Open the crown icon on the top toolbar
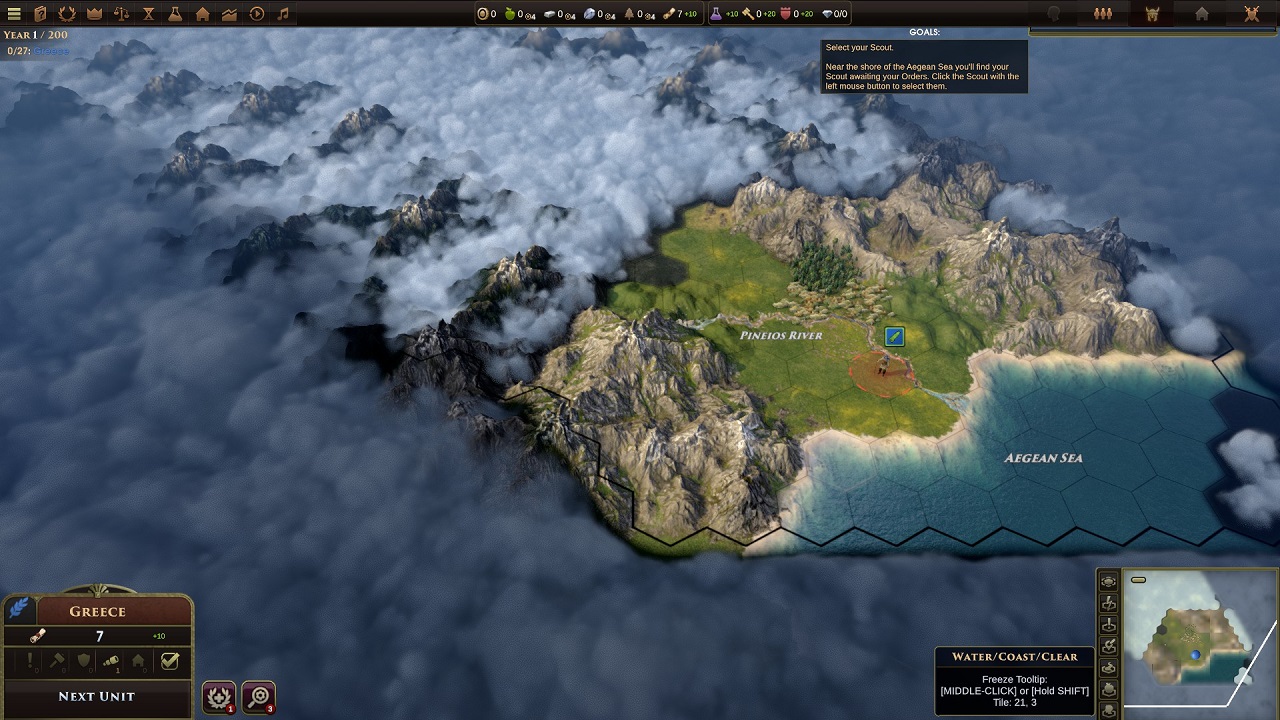Viewport: 1280px width, 720px height. pyautogui.click(x=93, y=14)
